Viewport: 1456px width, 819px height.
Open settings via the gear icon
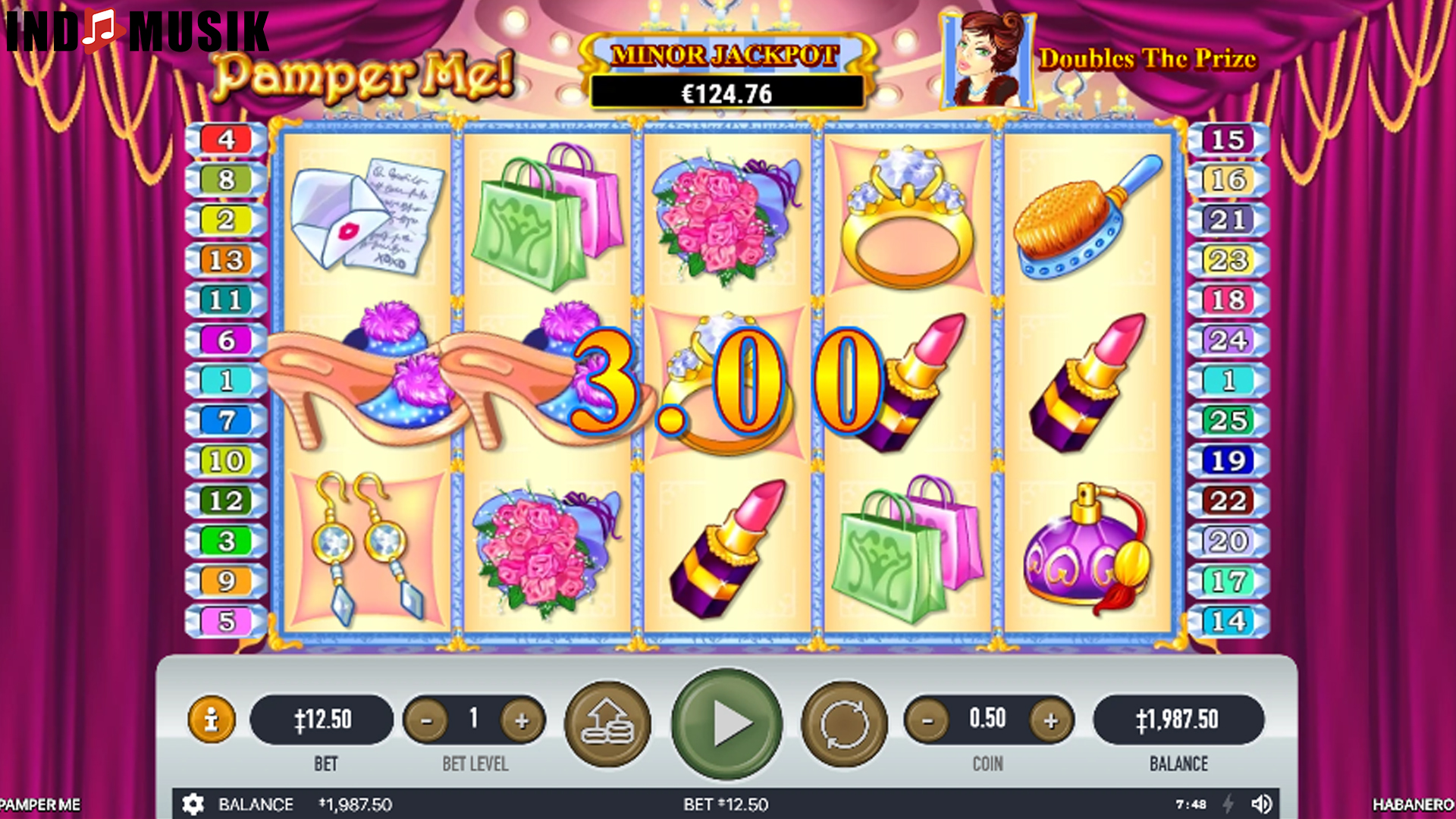(x=193, y=805)
